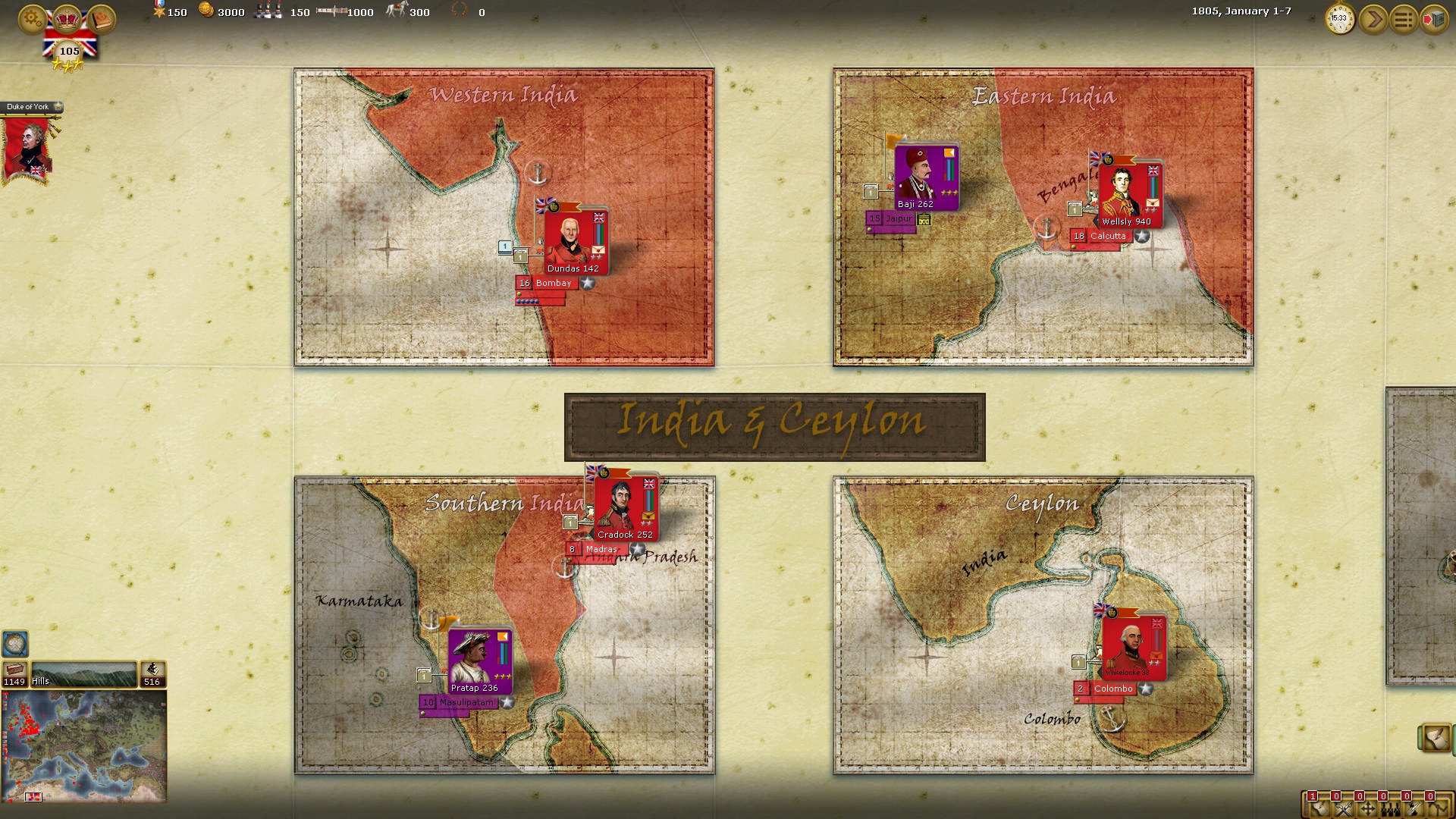The image size is (1456, 819).
Task: Select Baji army at Jaipur
Action: (925, 177)
